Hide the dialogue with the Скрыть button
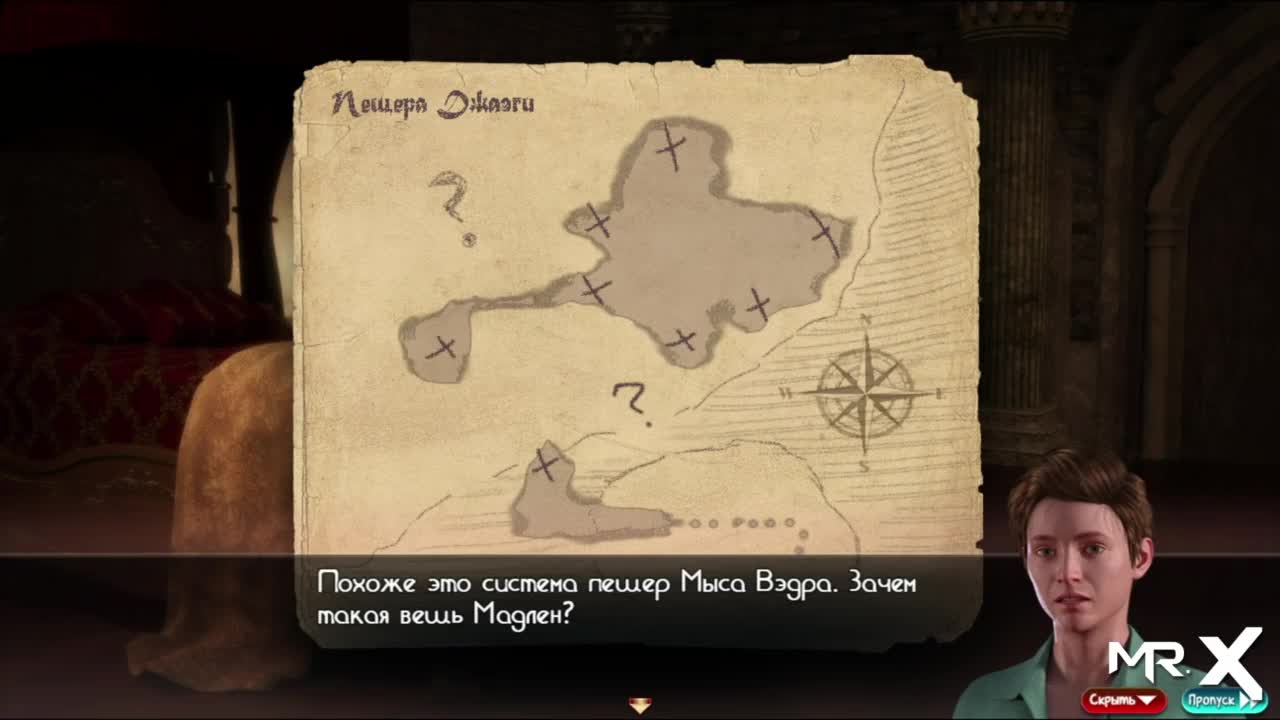 (1122, 700)
